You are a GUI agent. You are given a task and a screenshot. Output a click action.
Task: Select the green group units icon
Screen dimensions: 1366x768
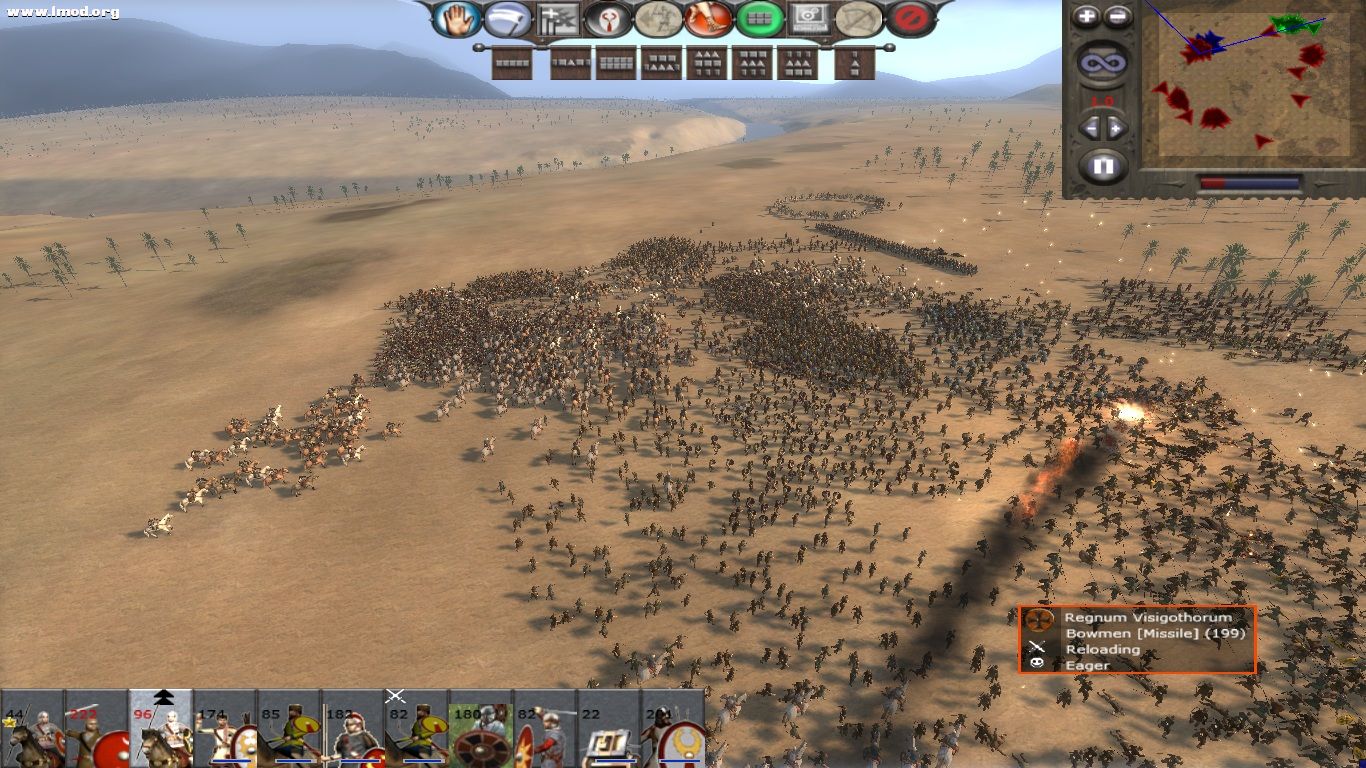[760, 17]
